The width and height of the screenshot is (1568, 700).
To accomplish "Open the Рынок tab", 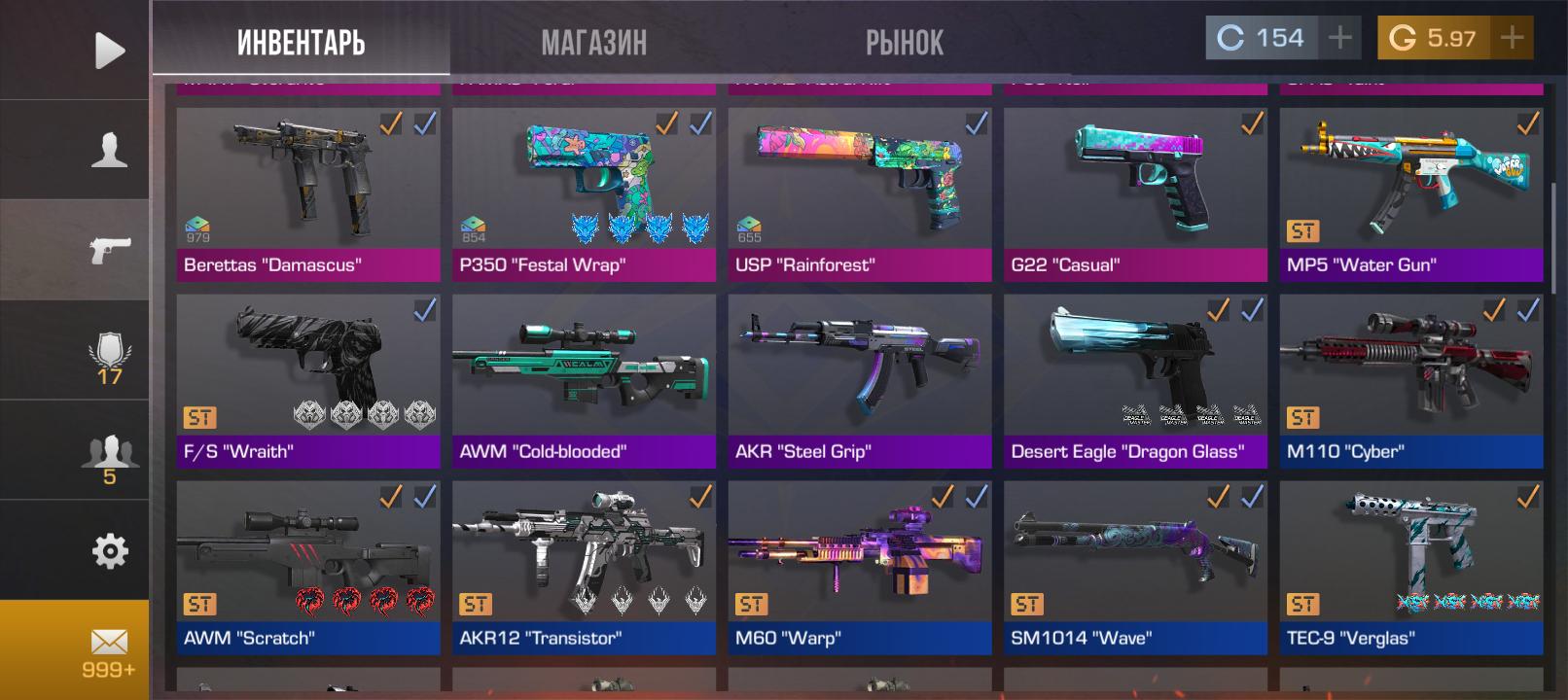I will (x=904, y=42).
